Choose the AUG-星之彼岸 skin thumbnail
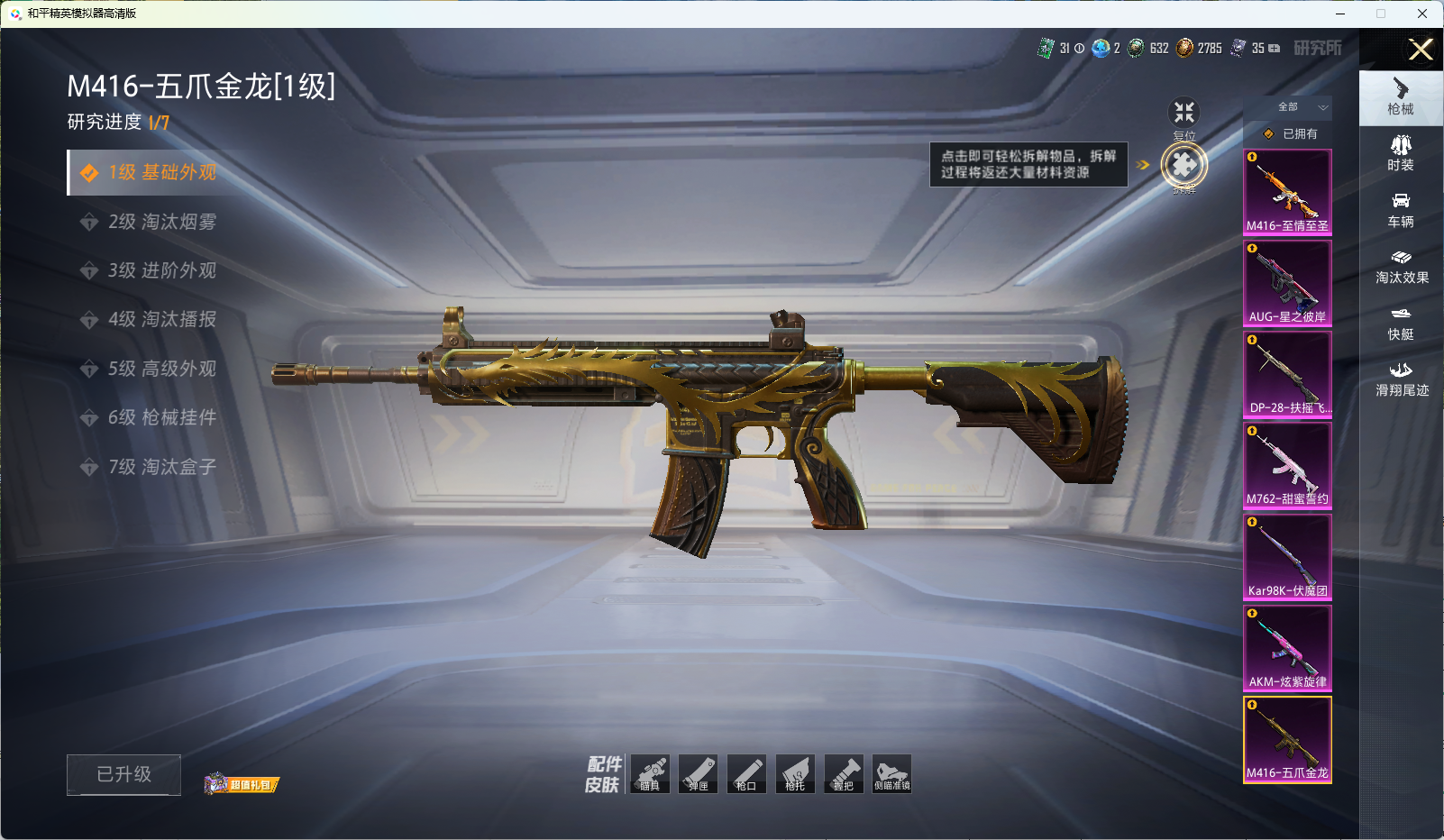The width and height of the screenshot is (1444, 840). point(1287,283)
